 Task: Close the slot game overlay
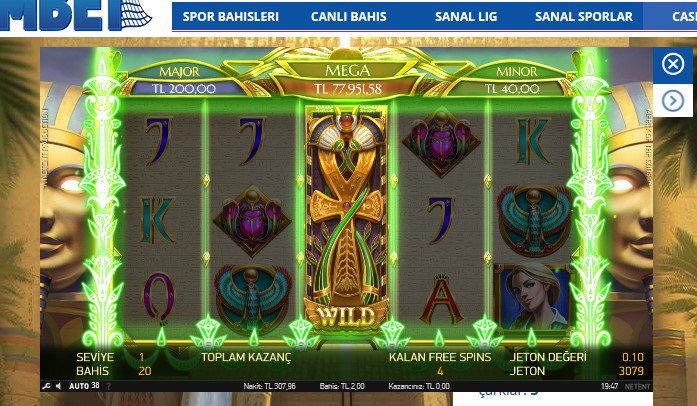pos(673,65)
